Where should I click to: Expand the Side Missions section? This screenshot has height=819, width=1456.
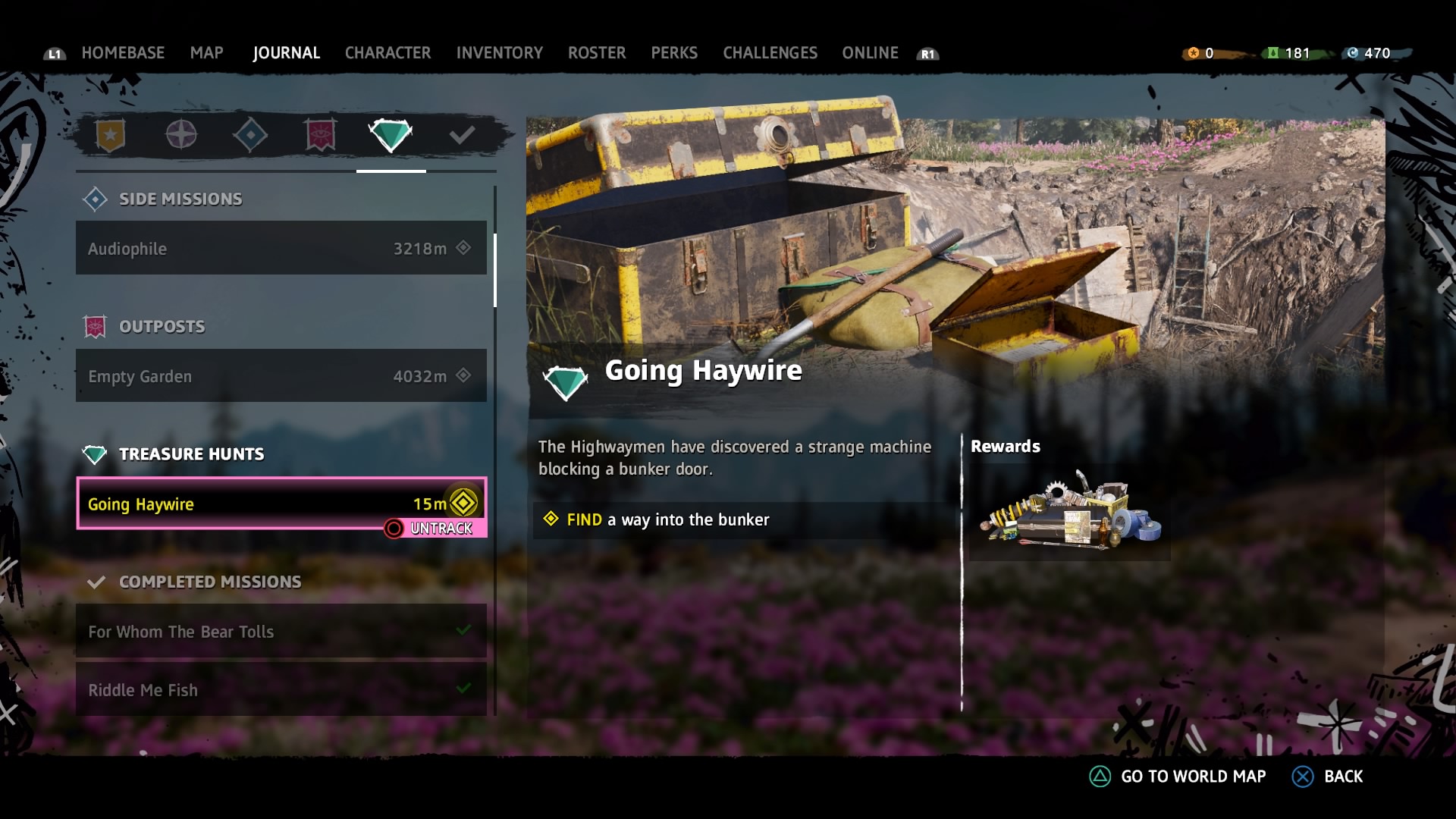180,199
